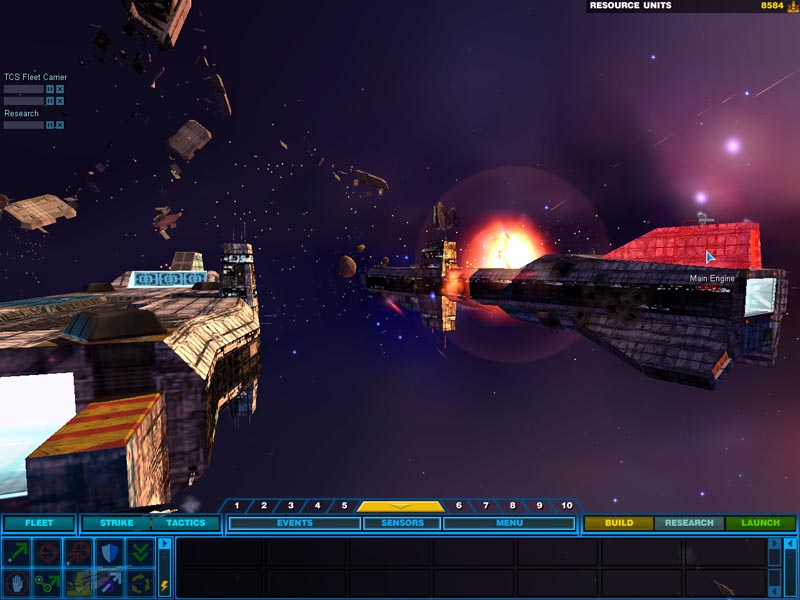Collapse the yellow arrow taskbar toggle

[x=400, y=506]
